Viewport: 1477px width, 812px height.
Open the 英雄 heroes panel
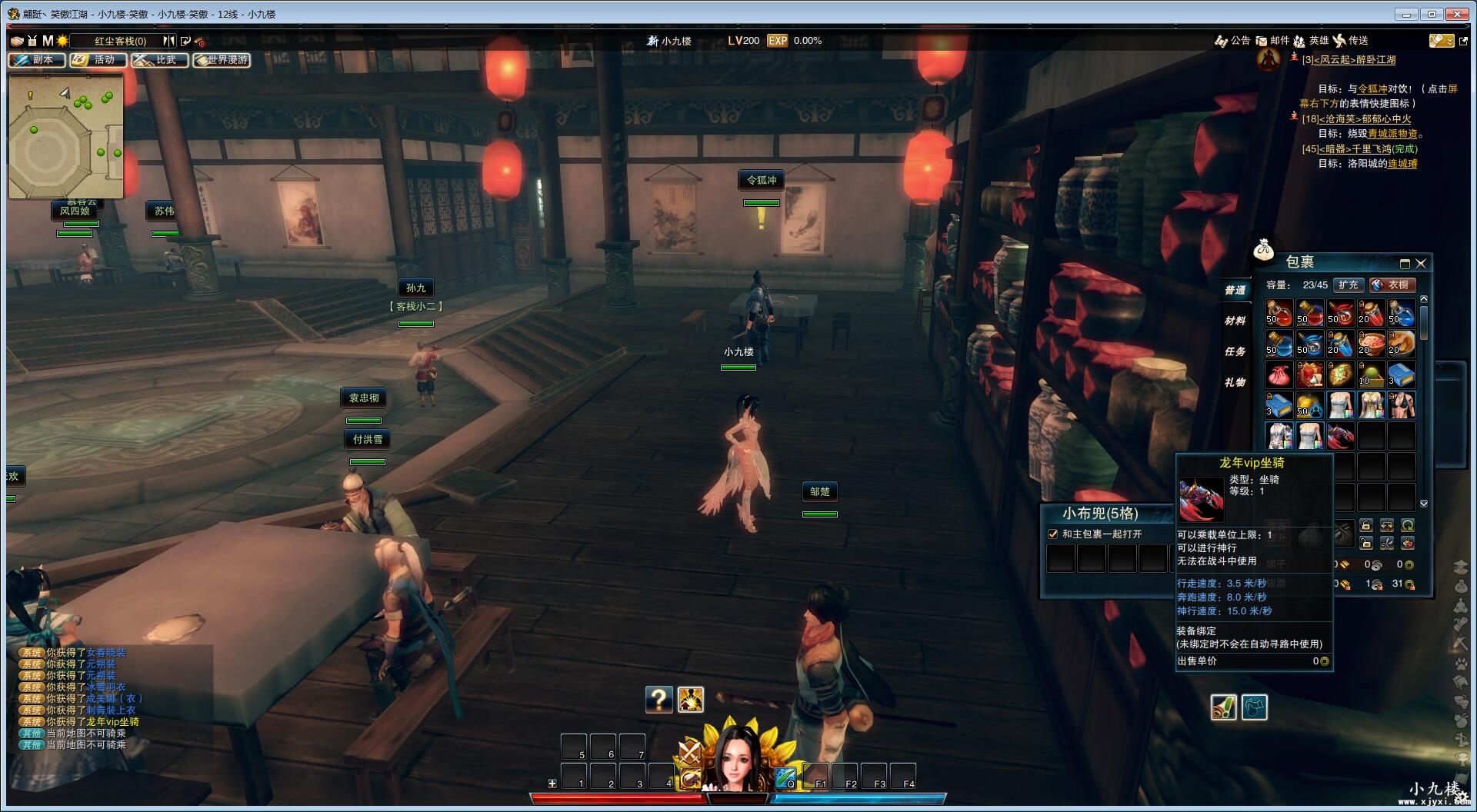pyautogui.click(x=1312, y=41)
